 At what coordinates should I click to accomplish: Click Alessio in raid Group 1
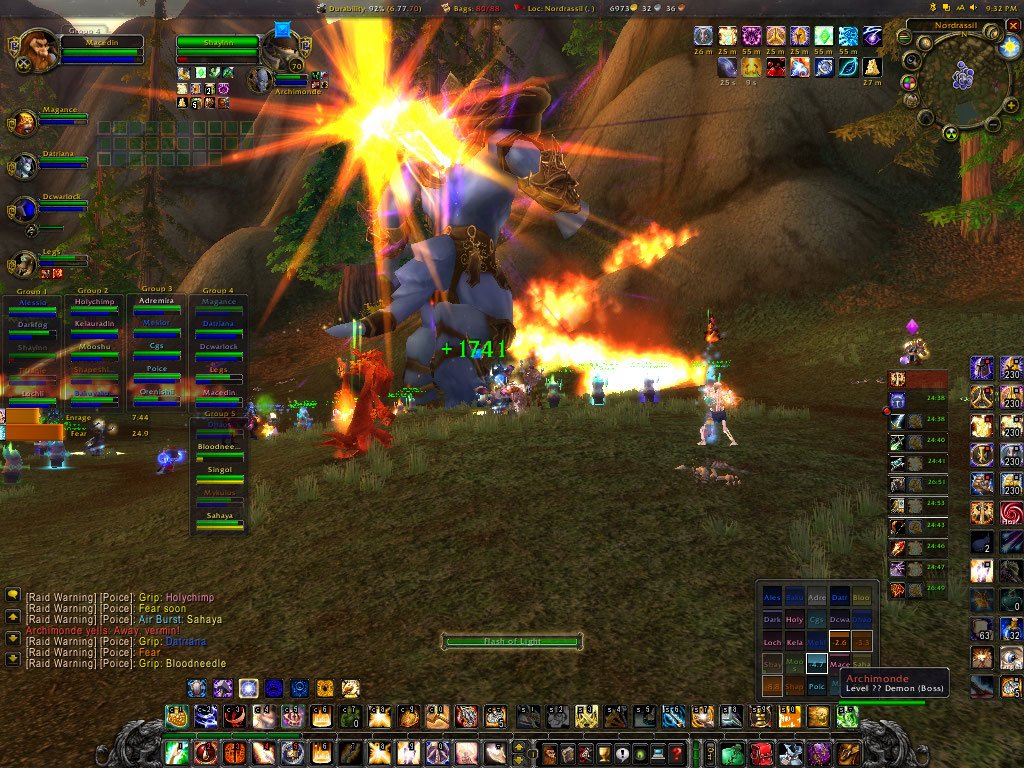[31, 301]
